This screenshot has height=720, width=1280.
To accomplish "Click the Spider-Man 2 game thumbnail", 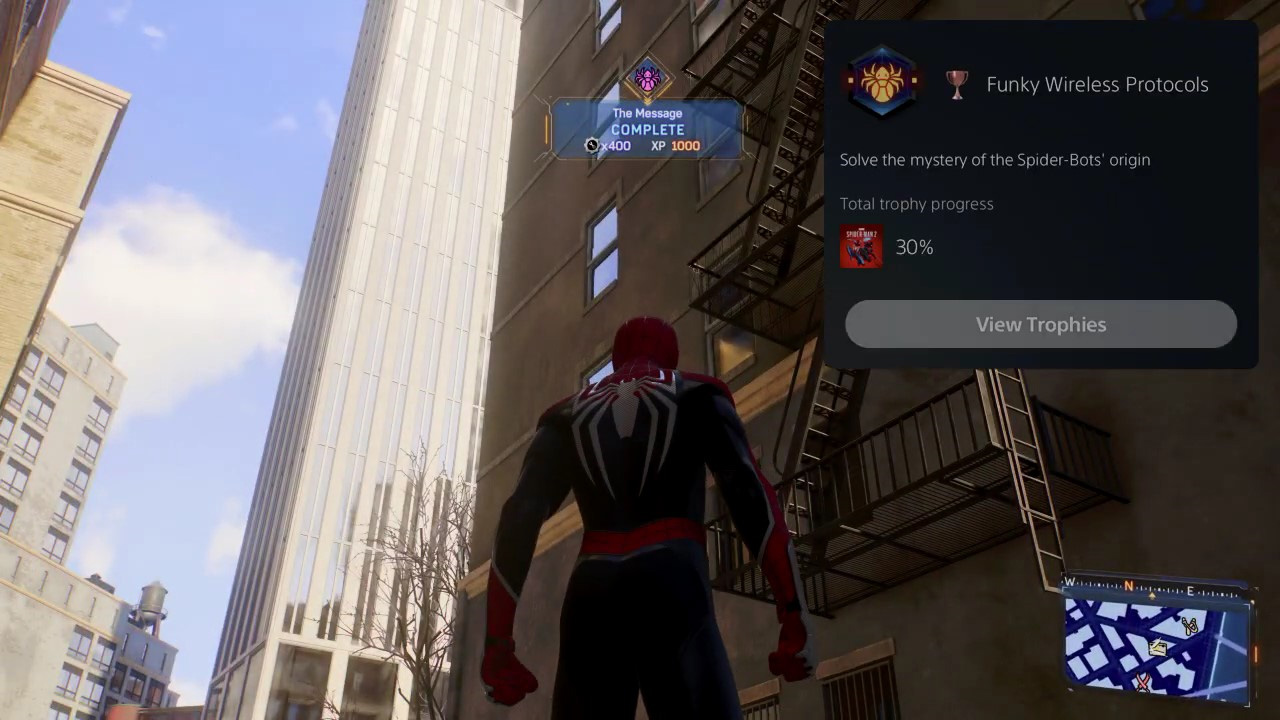I will click(861, 247).
